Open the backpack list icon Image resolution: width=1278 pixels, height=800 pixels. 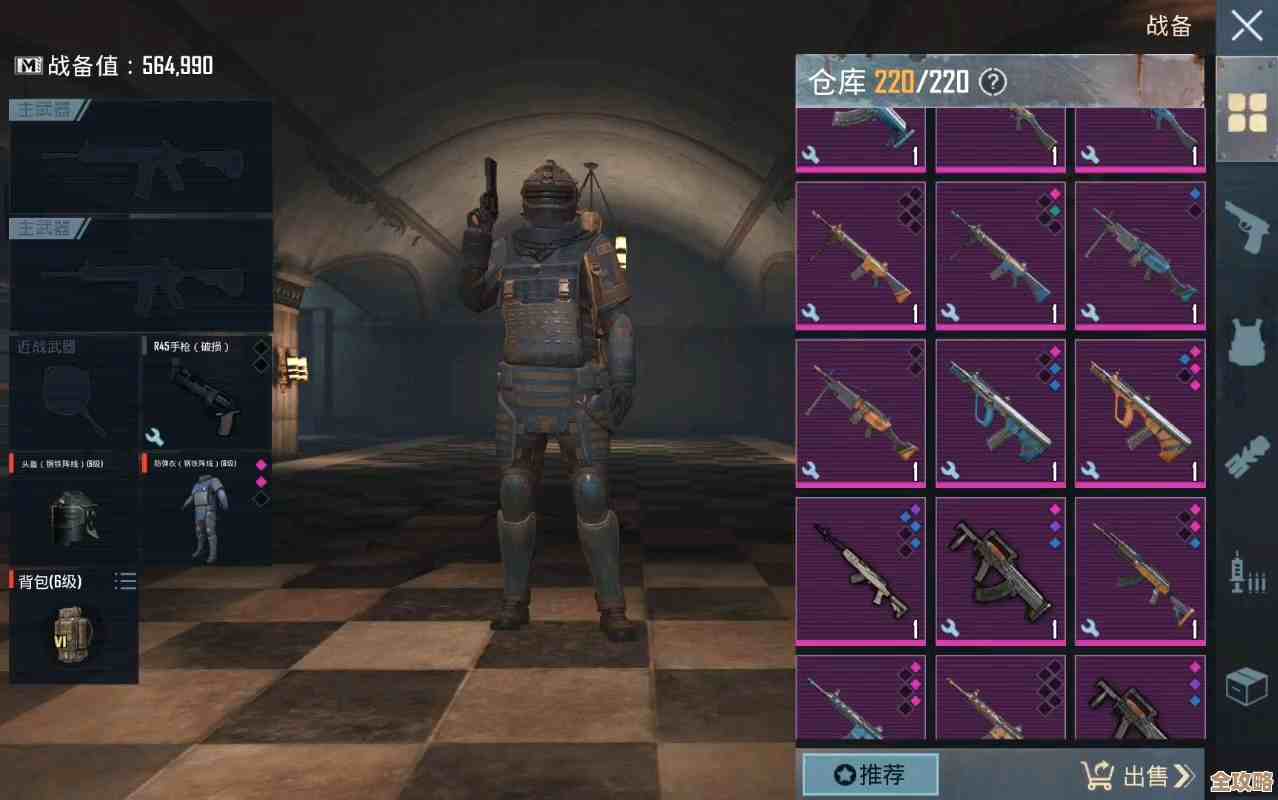[125, 581]
